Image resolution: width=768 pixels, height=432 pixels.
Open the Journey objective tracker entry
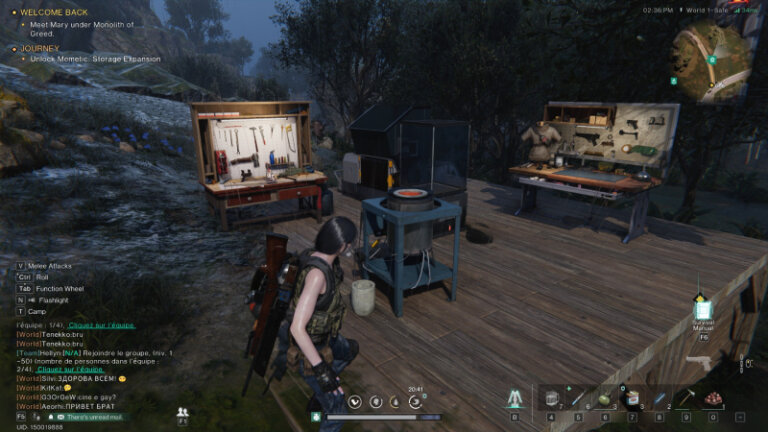(40, 48)
